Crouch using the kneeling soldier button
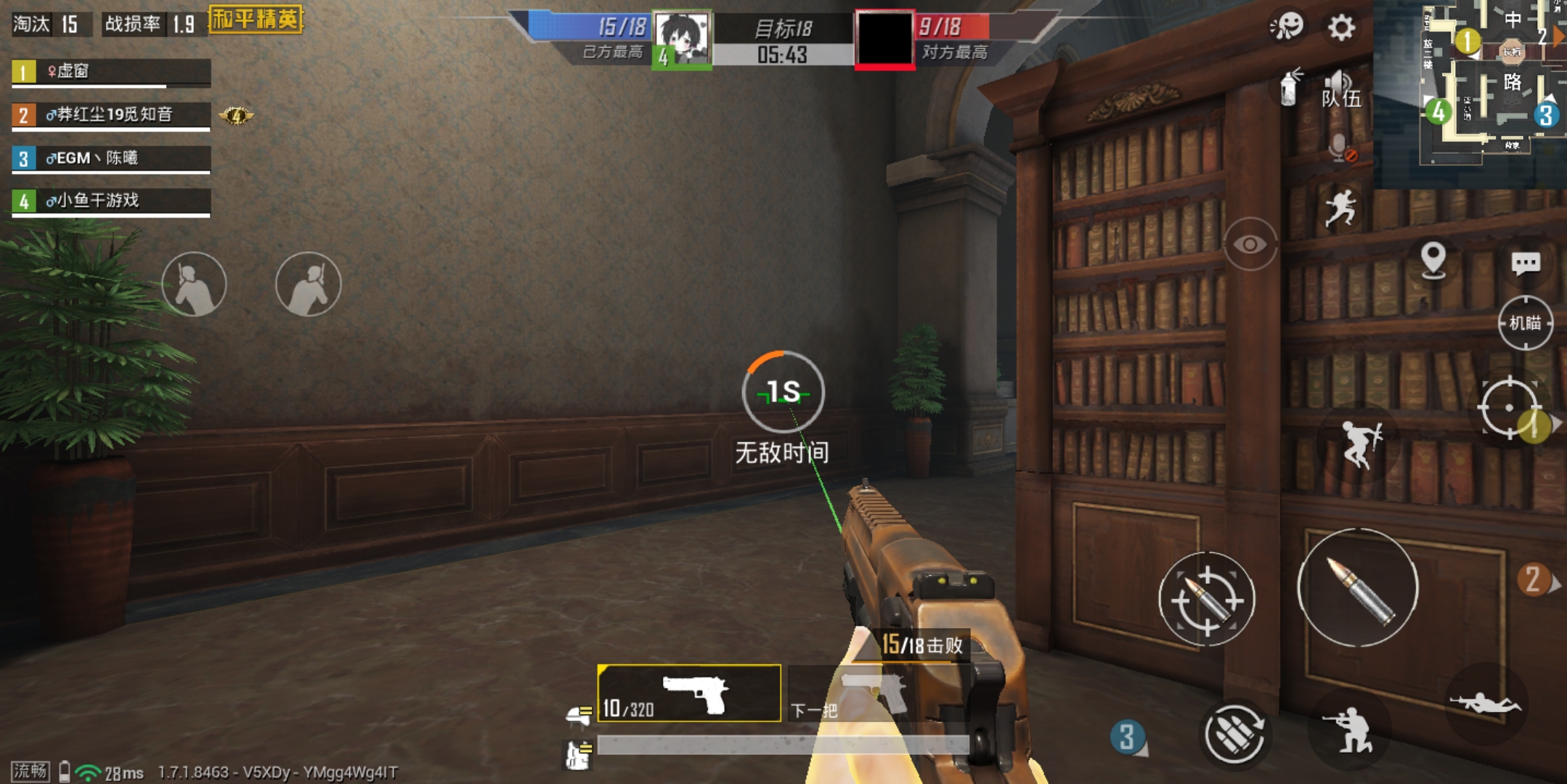 pos(1348,728)
